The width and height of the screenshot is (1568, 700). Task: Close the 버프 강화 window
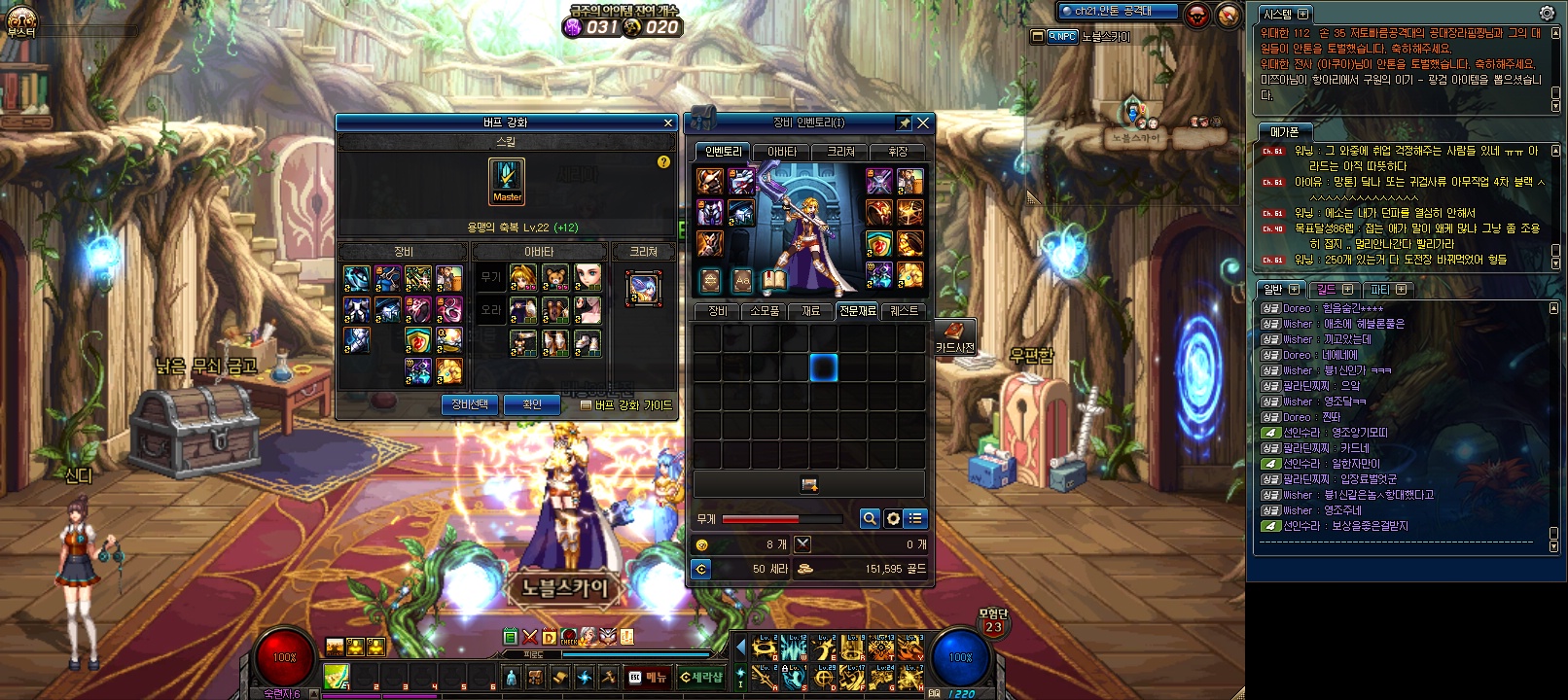(x=668, y=122)
